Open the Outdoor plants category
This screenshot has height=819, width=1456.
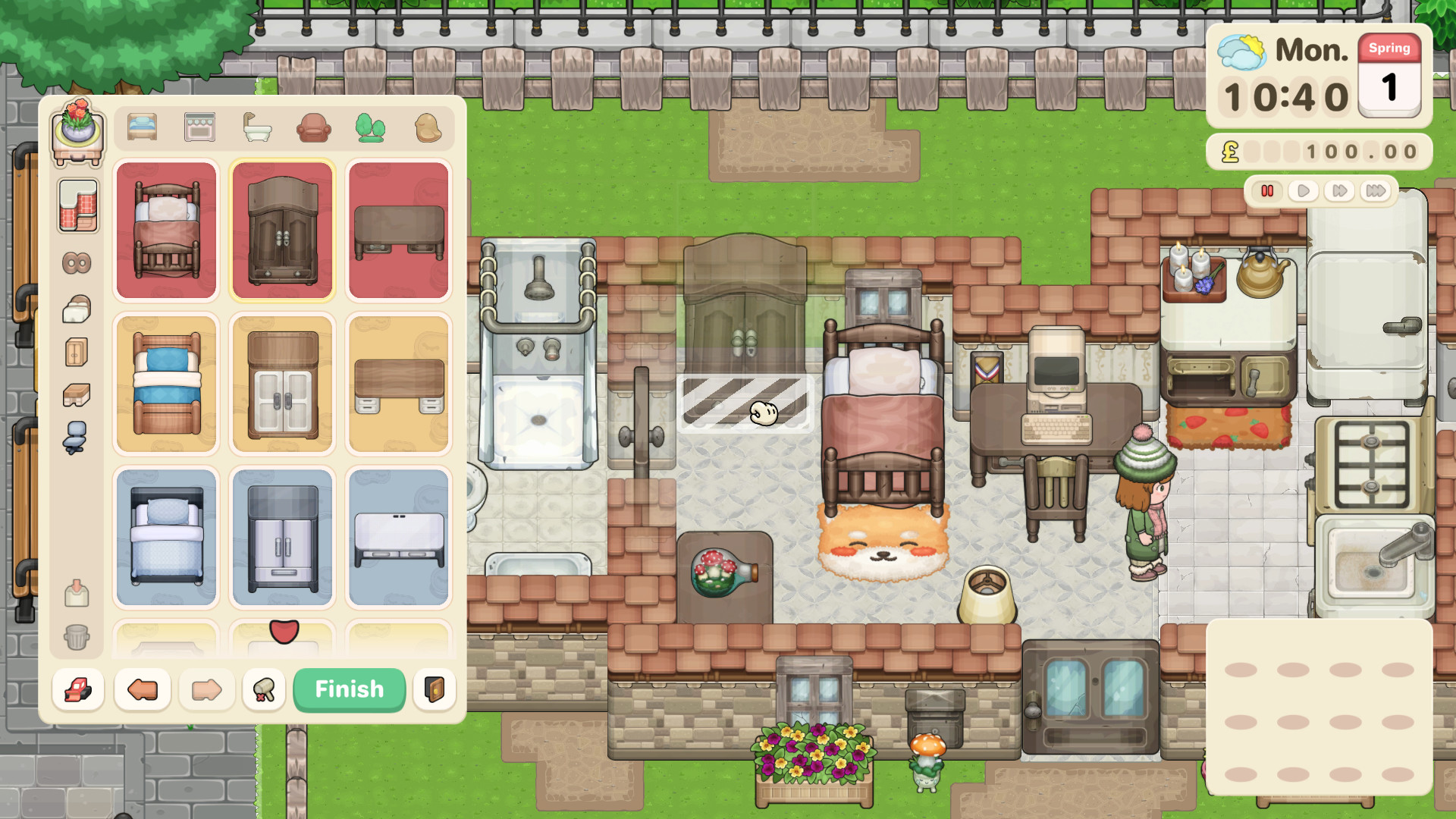pos(369,127)
